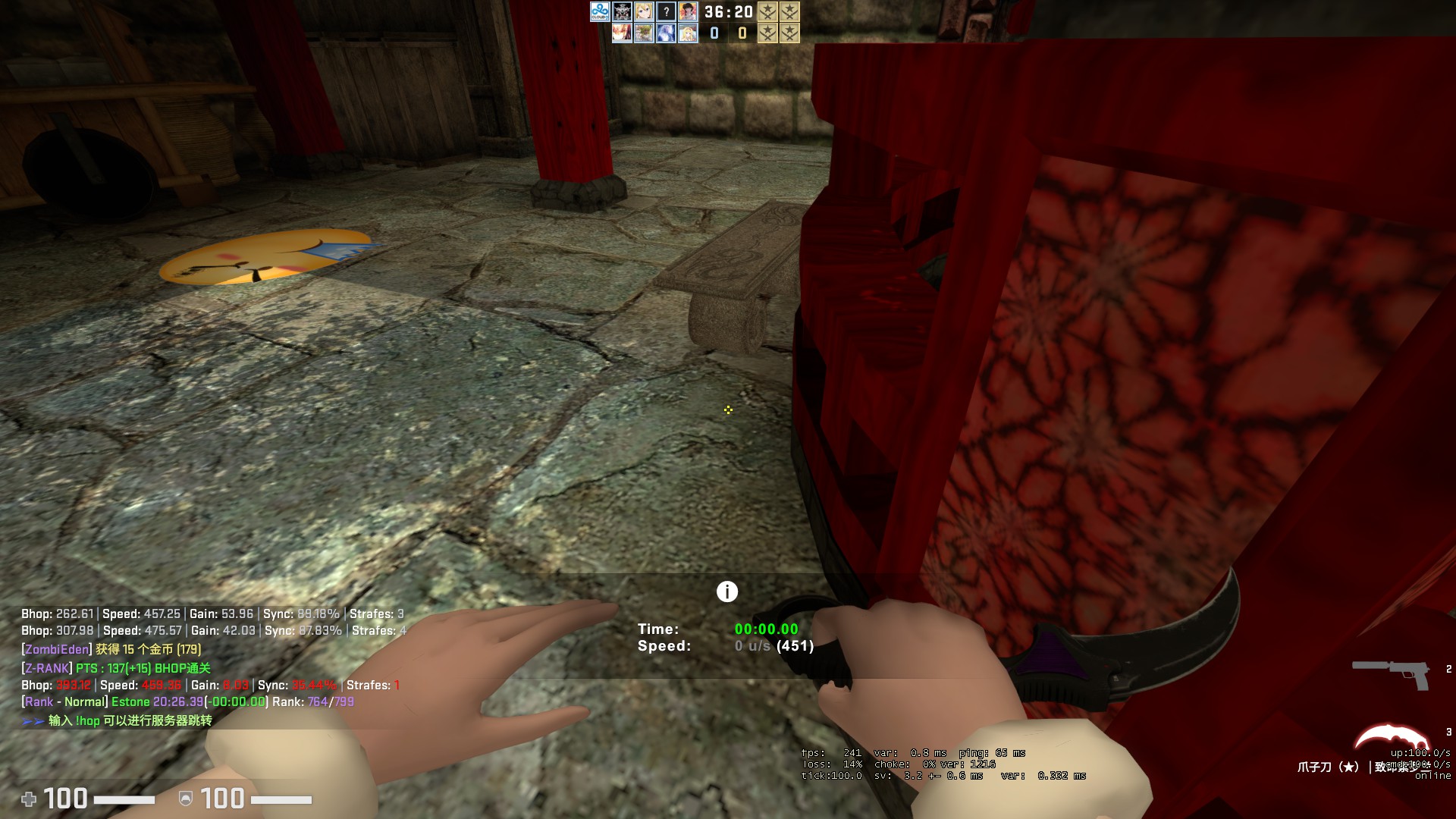Viewport: 1456px width, 819px height.
Task: Click the question mark player avatar
Action: tap(666, 11)
